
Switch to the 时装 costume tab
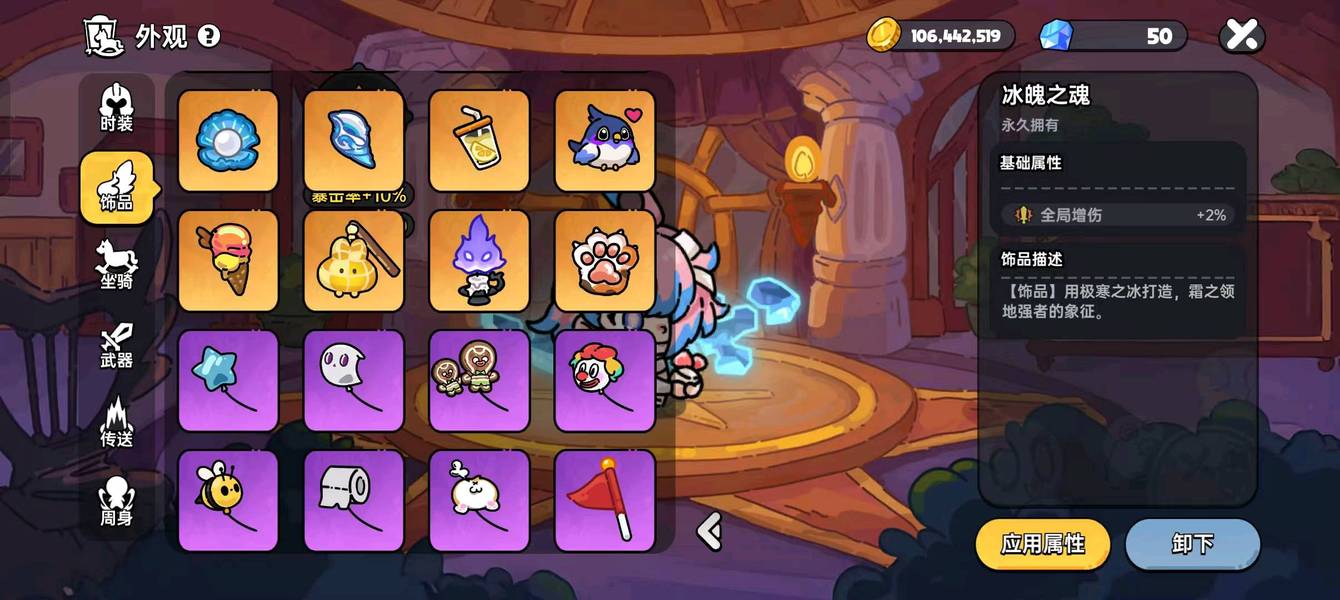[x=117, y=108]
